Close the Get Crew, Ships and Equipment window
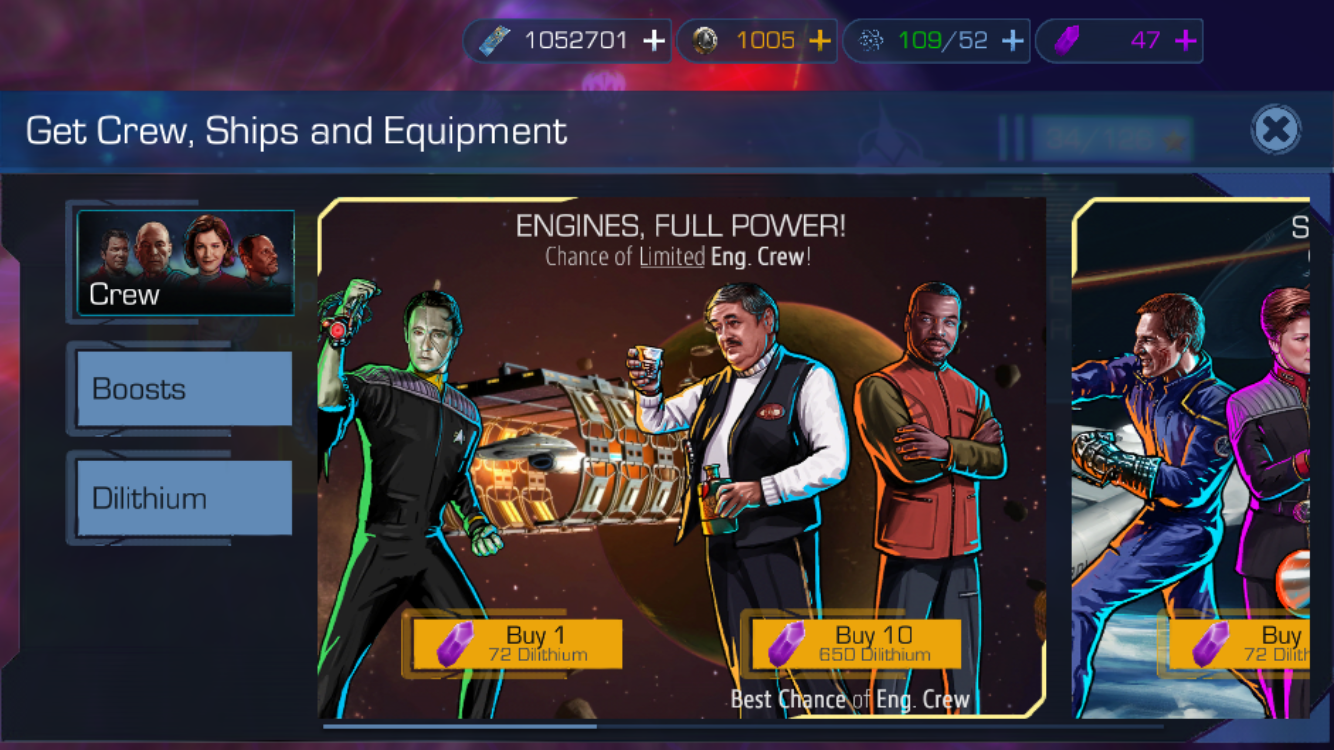Image resolution: width=1334 pixels, height=750 pixels. coord(1276,130)
